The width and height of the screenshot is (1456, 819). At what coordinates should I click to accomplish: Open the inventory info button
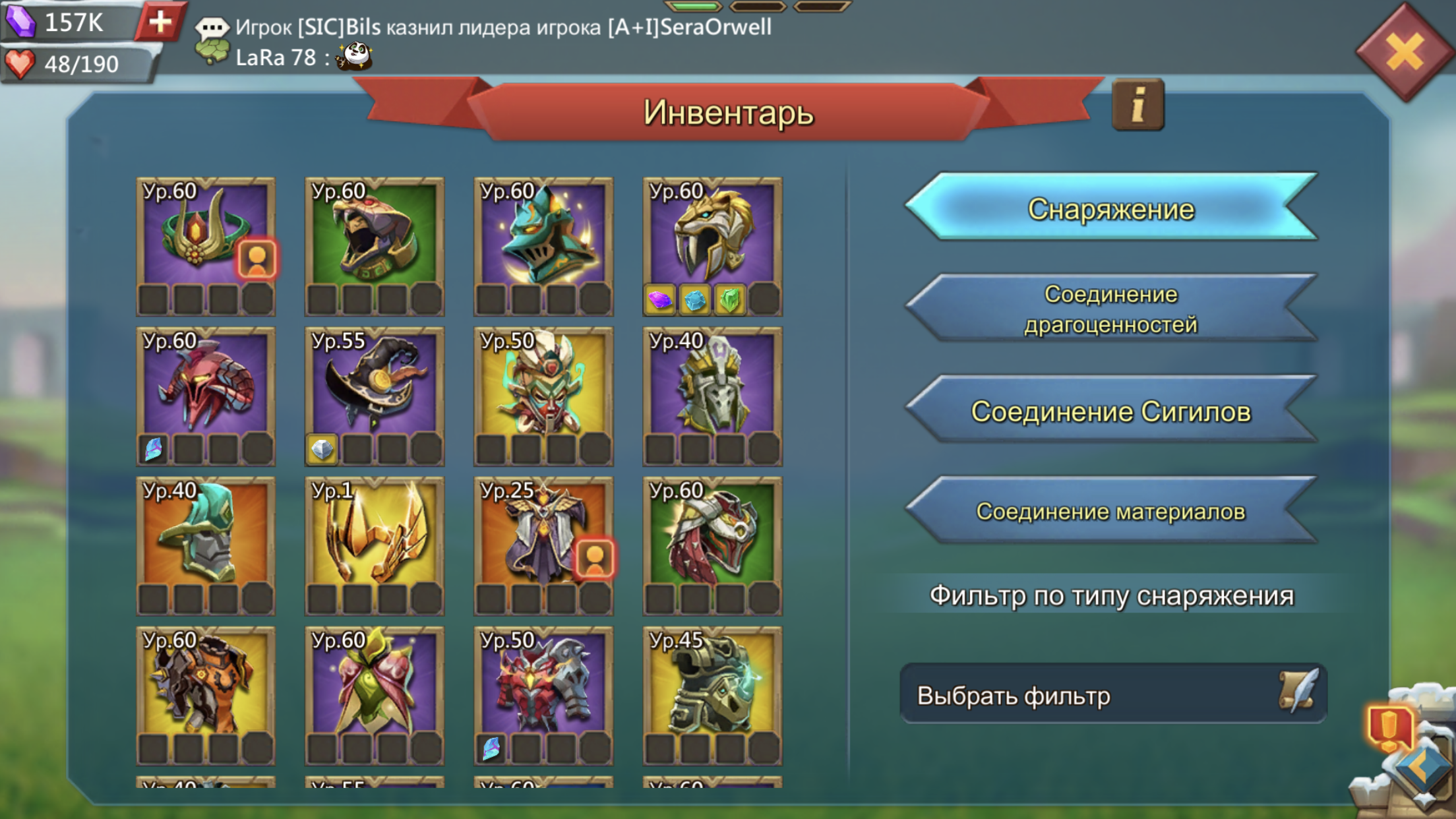[1137, 106]
